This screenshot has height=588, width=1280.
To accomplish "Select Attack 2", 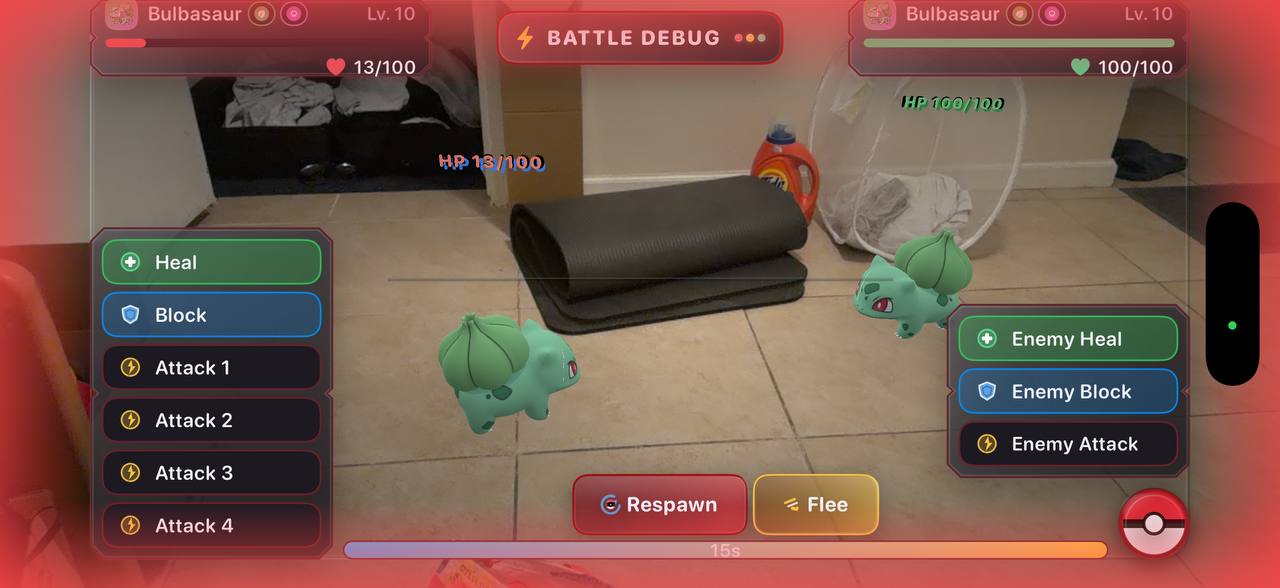I will (211, 421).
